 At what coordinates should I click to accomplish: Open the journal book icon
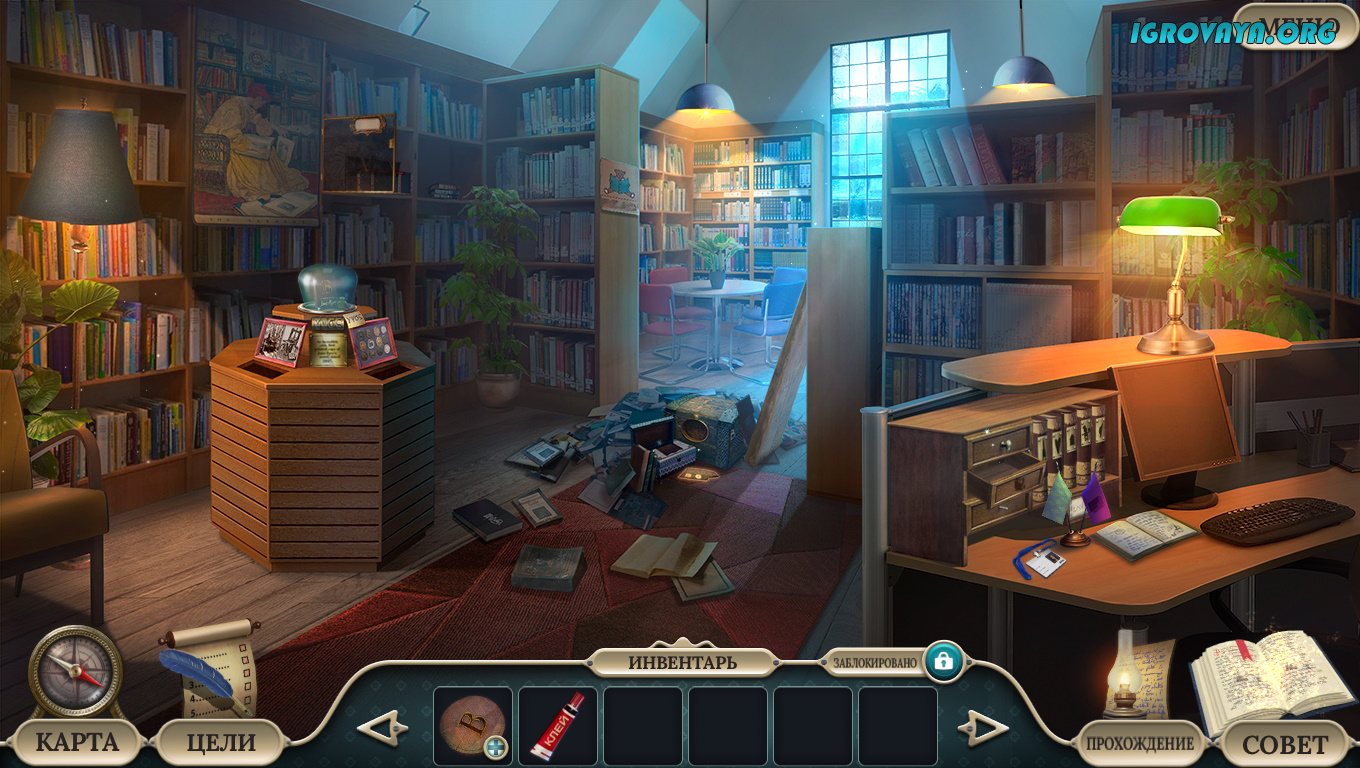1270,675
